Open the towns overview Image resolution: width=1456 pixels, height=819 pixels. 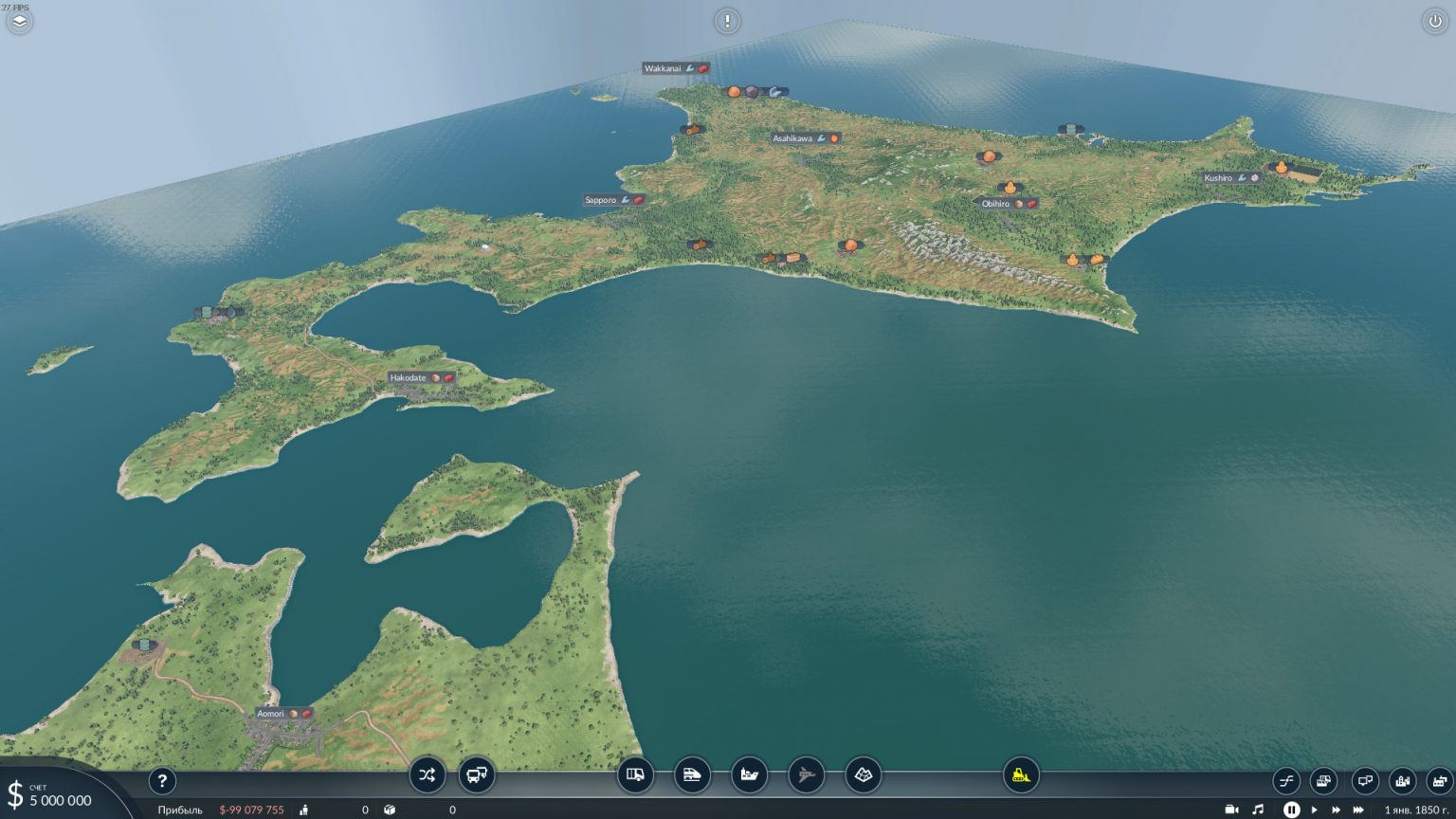pyautogui.click(x=1404, y=781)
